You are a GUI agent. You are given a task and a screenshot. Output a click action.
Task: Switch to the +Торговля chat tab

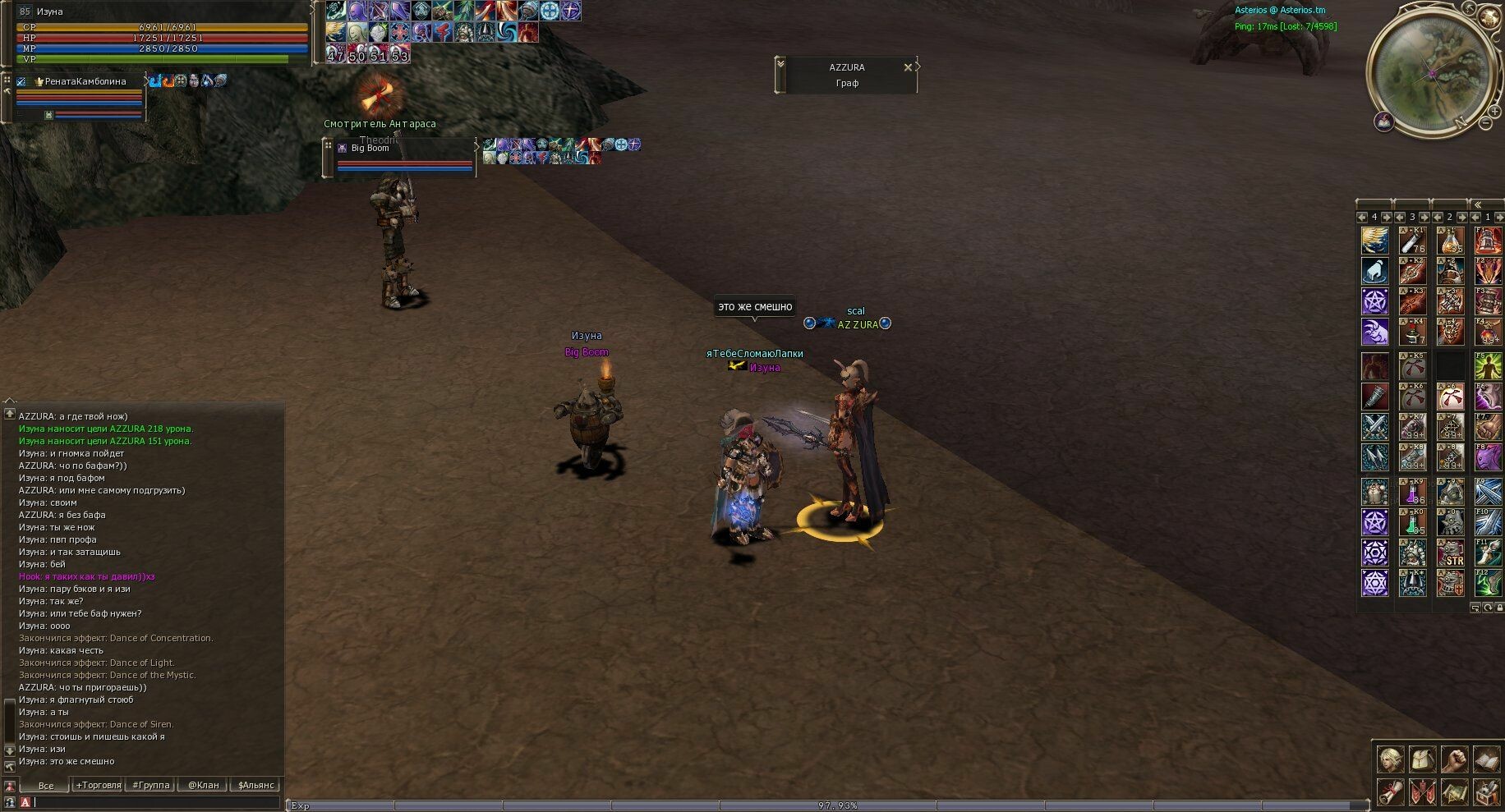pos(99,785)
